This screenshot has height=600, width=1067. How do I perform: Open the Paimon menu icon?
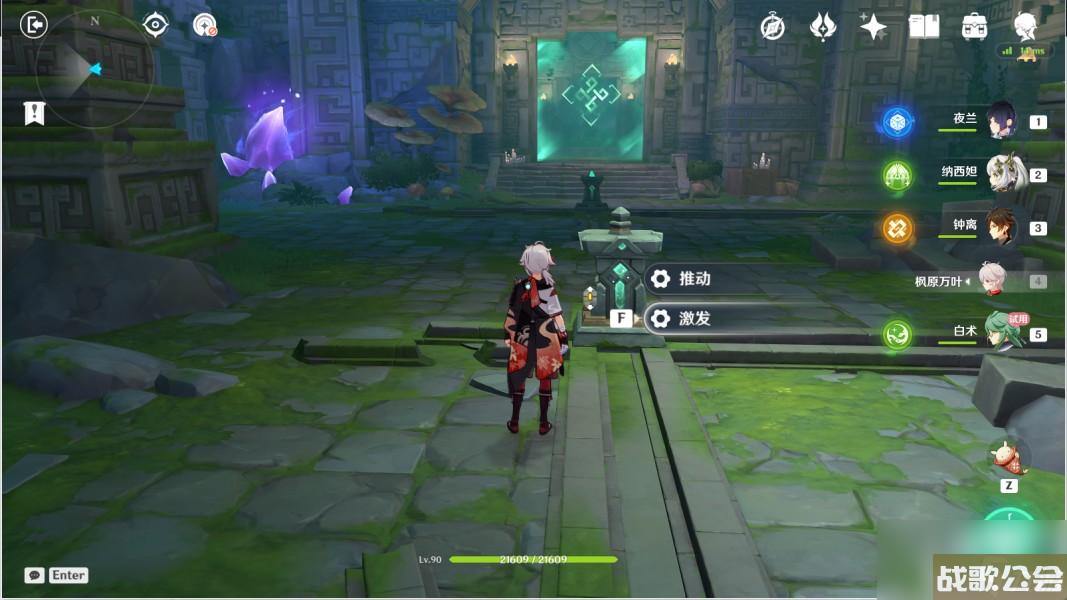click(x=1025, y=27)
